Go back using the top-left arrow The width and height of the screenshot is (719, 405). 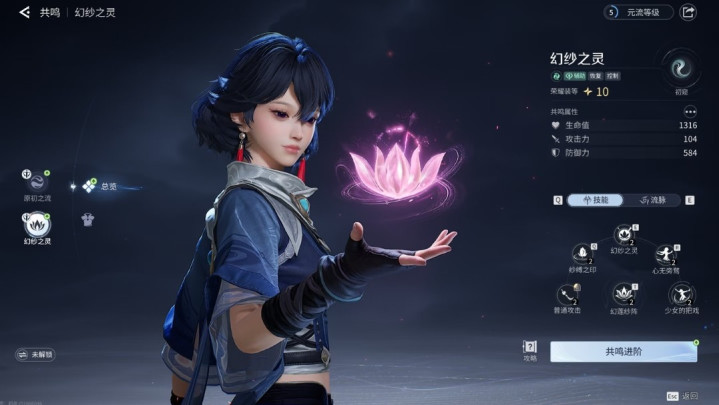[24, 12]
